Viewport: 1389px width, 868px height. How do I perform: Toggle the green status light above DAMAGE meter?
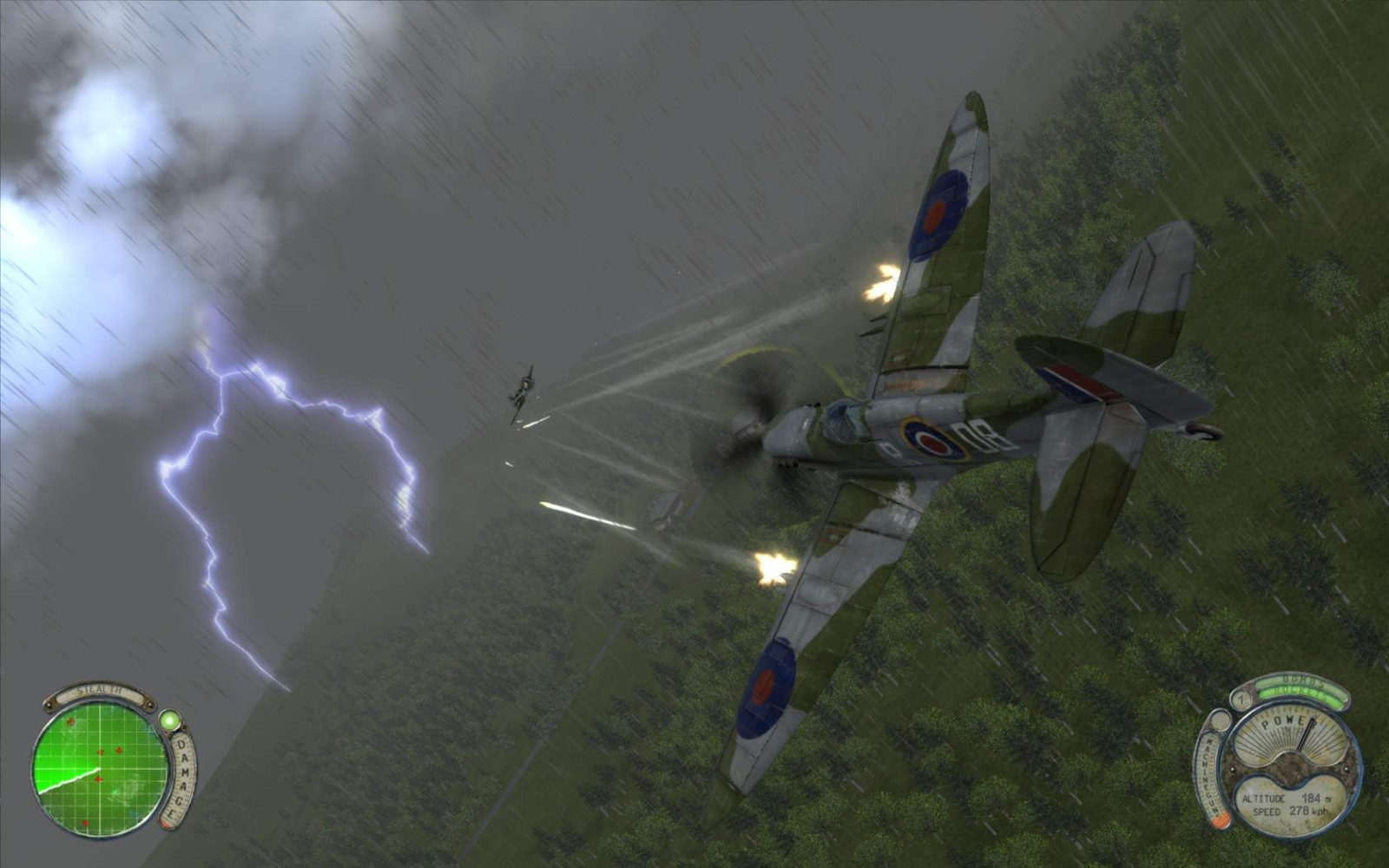(171, 720)
